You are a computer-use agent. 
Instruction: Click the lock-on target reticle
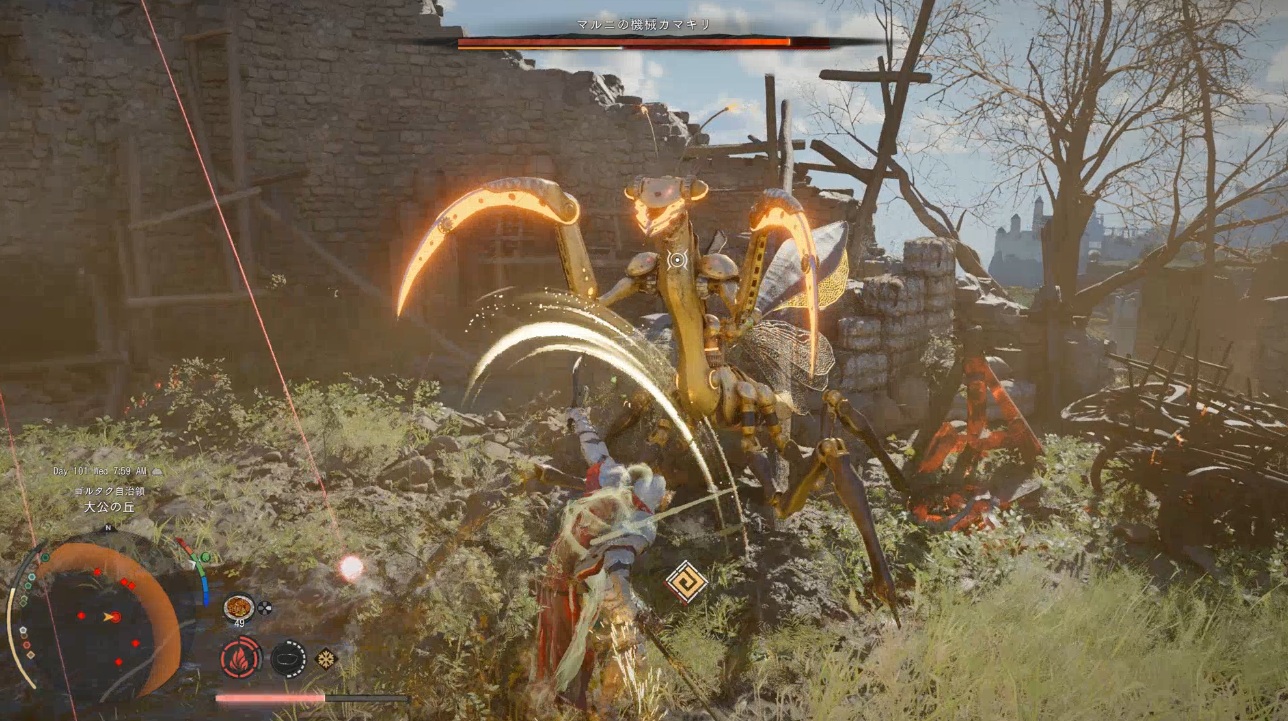coord(677,261)
